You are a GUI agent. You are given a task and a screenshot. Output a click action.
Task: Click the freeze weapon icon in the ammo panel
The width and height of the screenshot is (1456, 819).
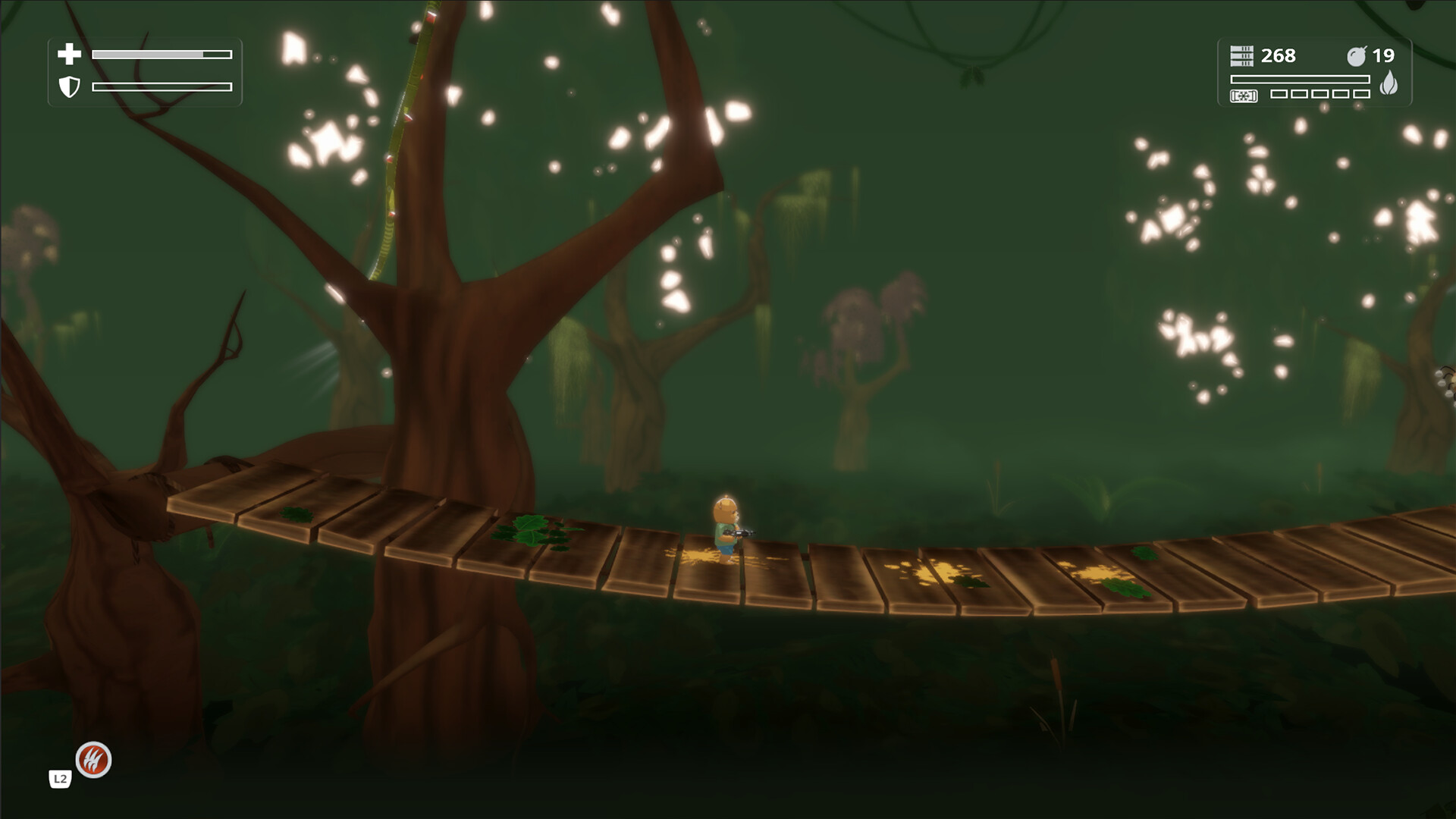[1244, 96]
